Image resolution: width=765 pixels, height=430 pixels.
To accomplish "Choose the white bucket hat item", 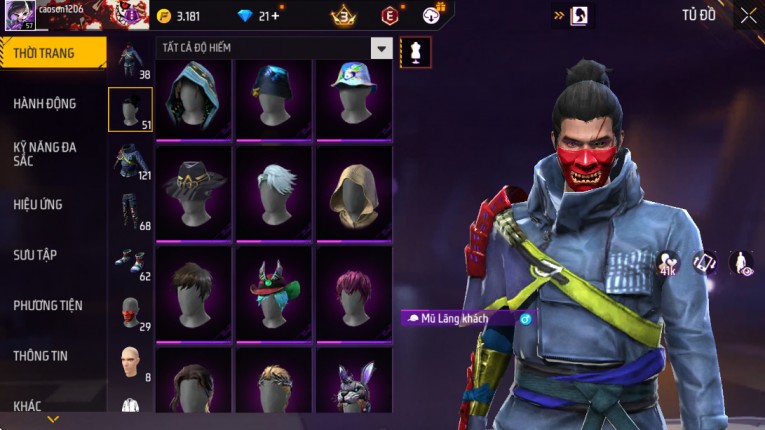I will tap(354, 98).
